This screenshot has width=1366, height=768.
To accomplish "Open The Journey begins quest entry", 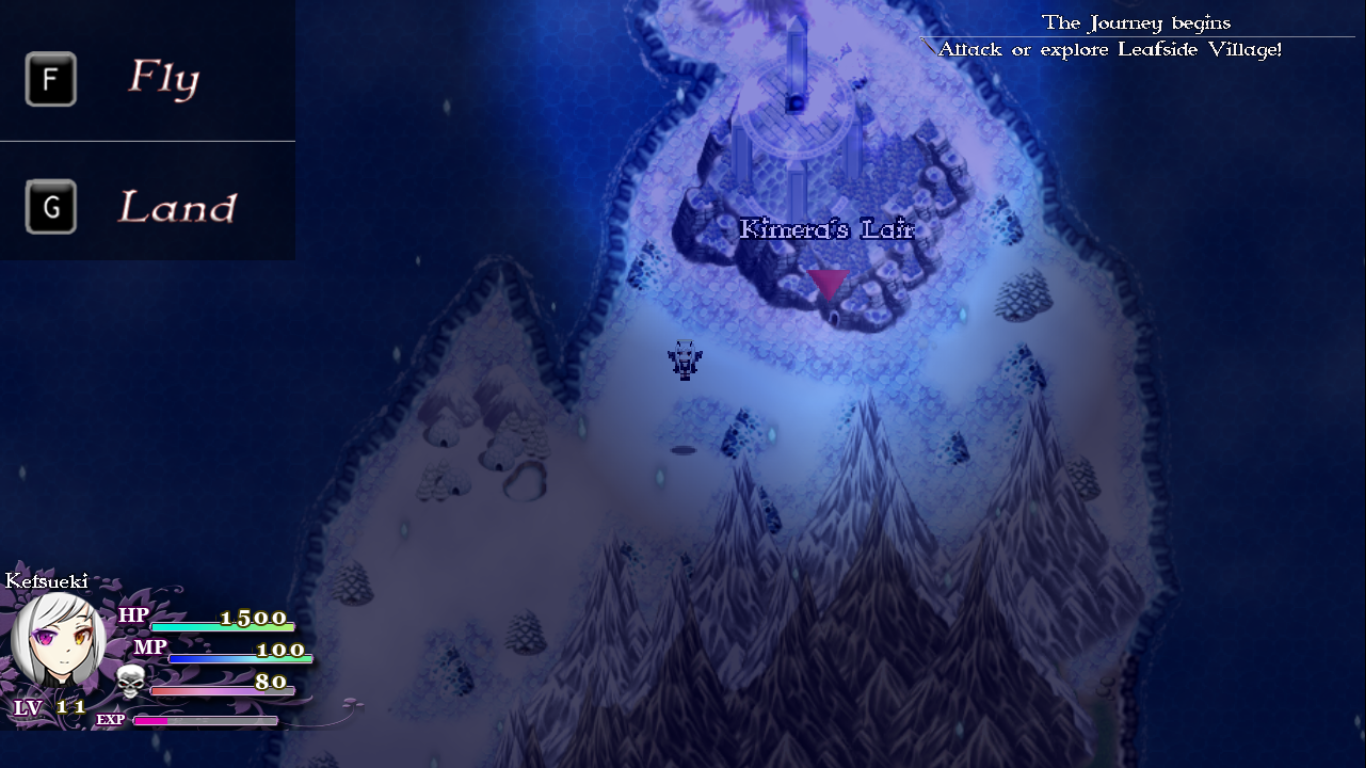I will [x=1137, y=22].
